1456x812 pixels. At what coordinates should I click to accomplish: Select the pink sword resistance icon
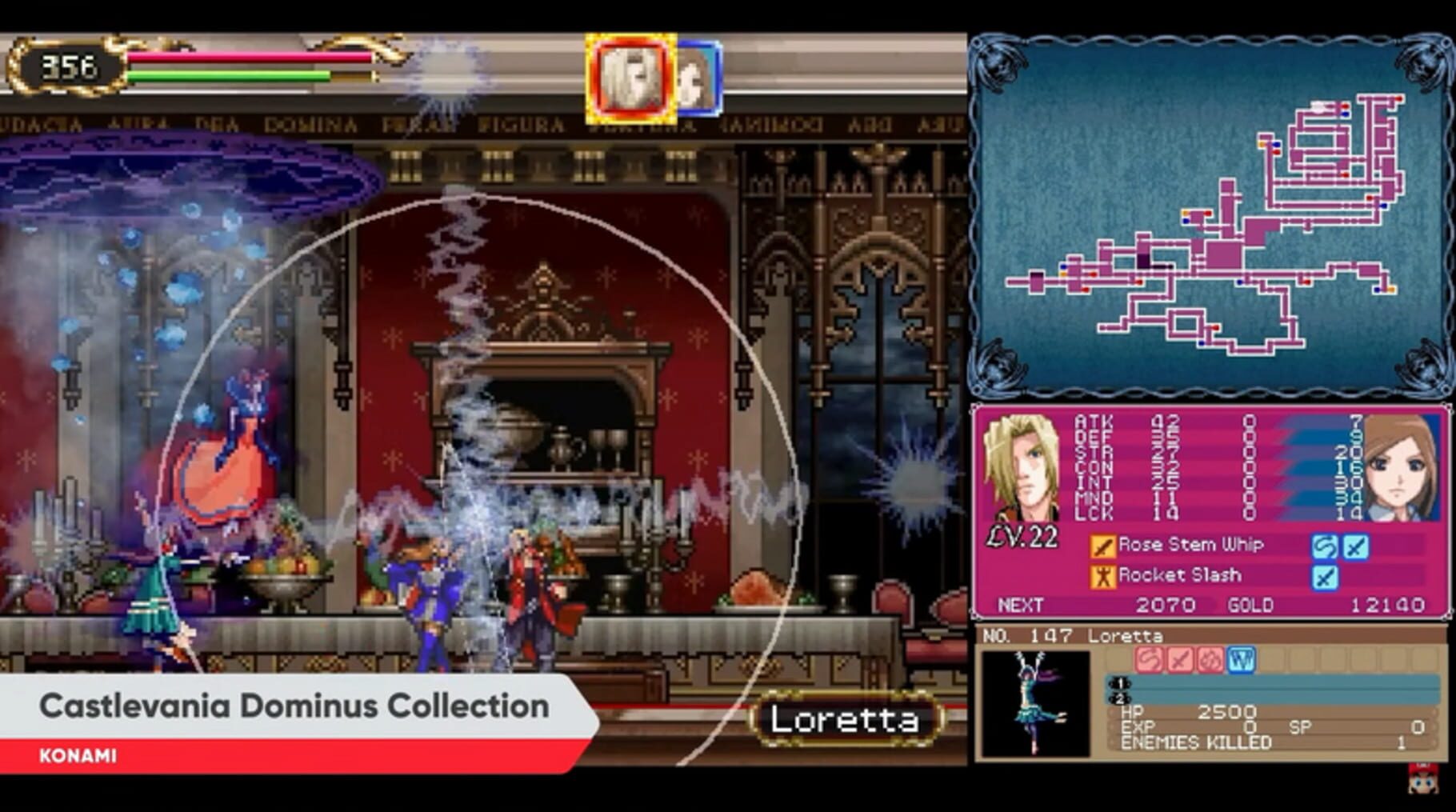1181,659
